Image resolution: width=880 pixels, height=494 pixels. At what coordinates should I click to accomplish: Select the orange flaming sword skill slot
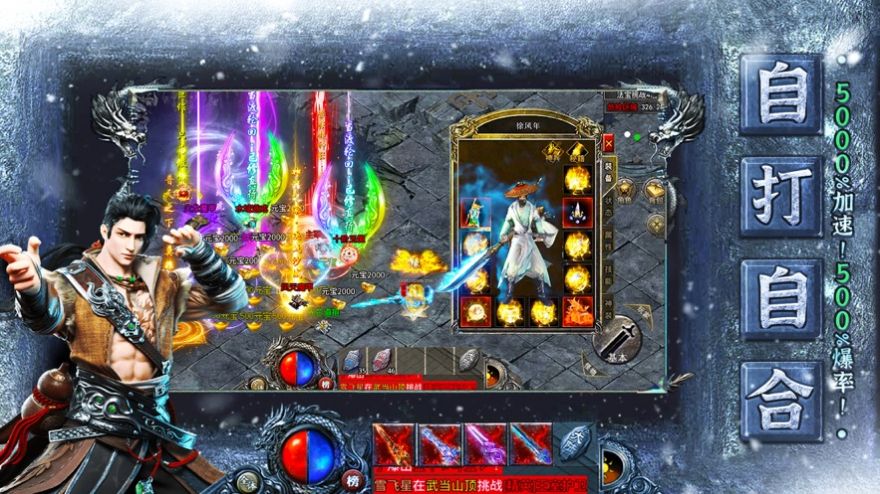(x=392, y=444)
